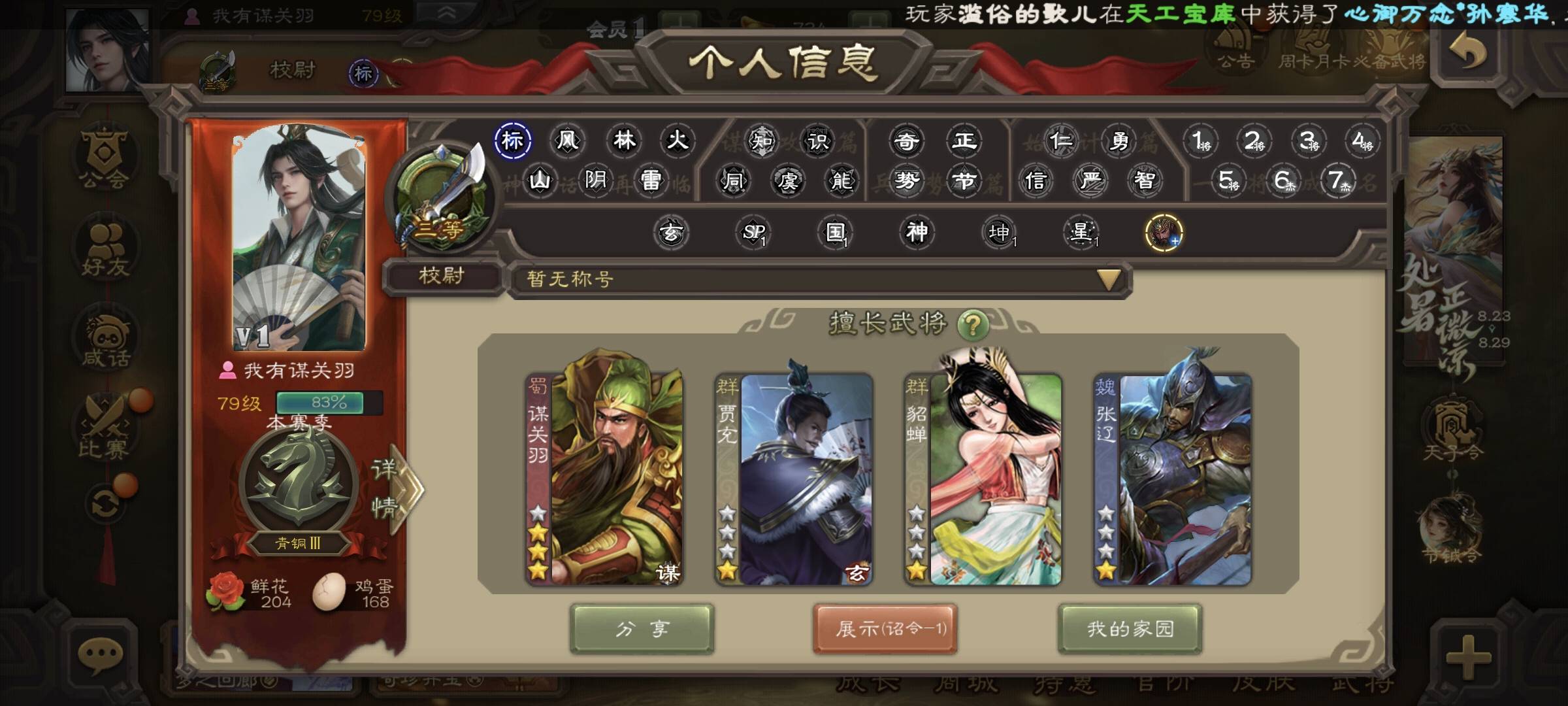Image resolution: width=1568 pixels, height=706 pixels.
Task: Open 我的家园 my homestead
Action: (1130, 629)
